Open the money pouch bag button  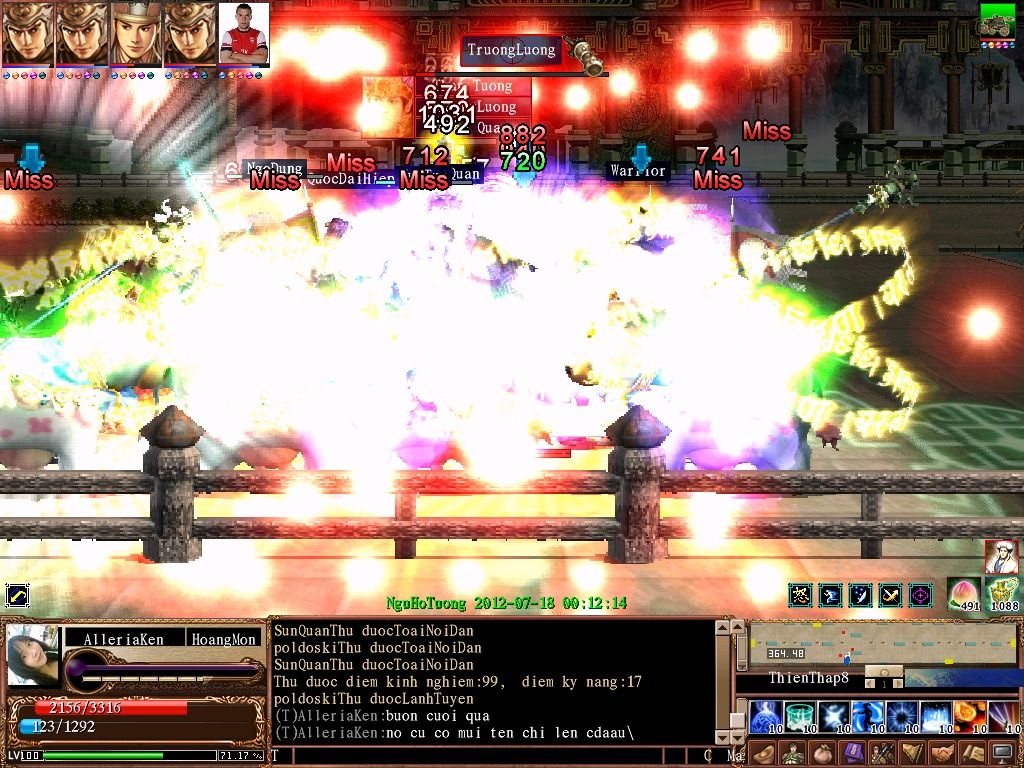[x=822, y=753]
